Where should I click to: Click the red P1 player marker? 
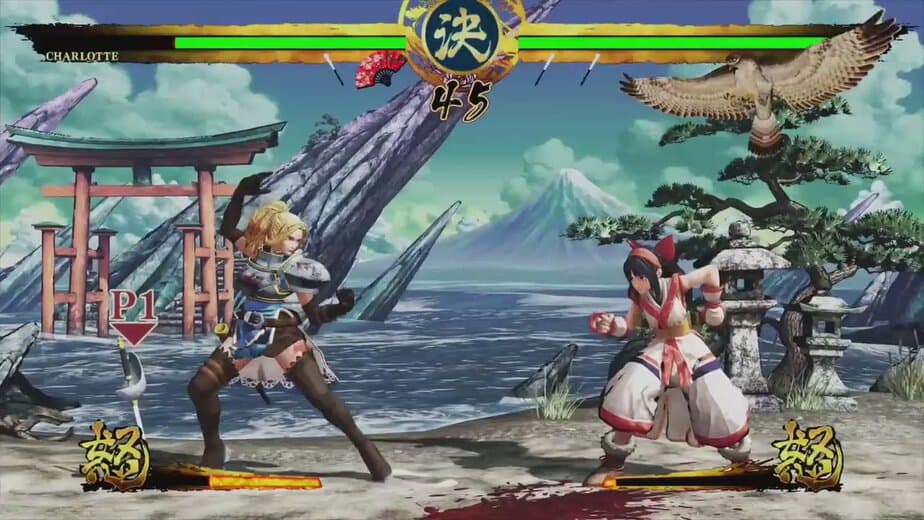point(133,315)
